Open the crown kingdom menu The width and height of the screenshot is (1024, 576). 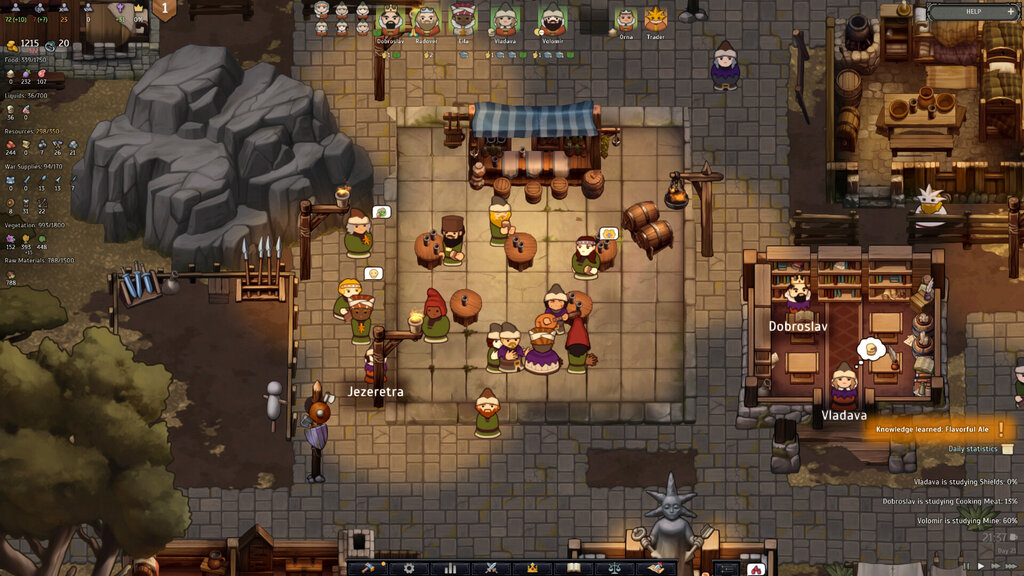coord(532,568)
